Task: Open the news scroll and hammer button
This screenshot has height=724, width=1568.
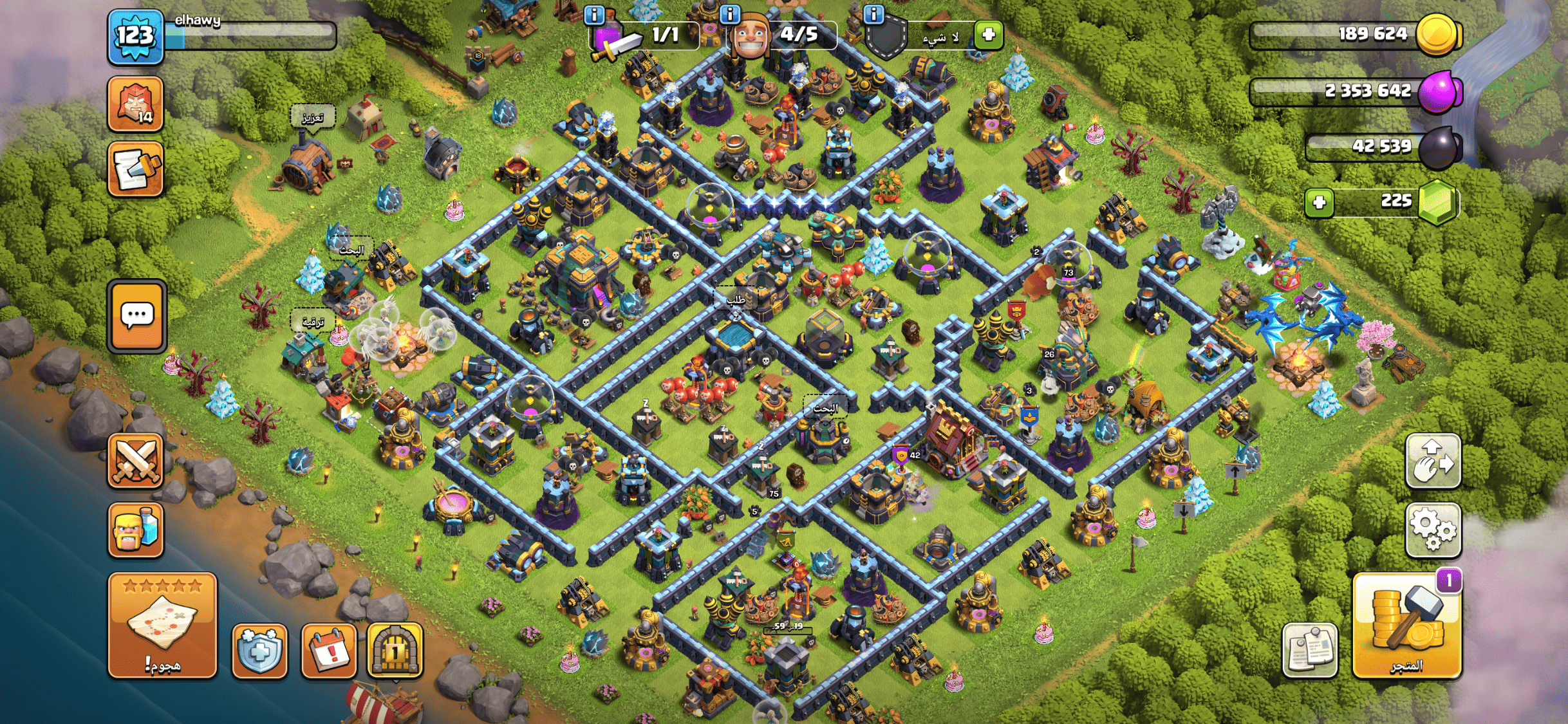Action: pyautogui.click(x=135, y=169)
